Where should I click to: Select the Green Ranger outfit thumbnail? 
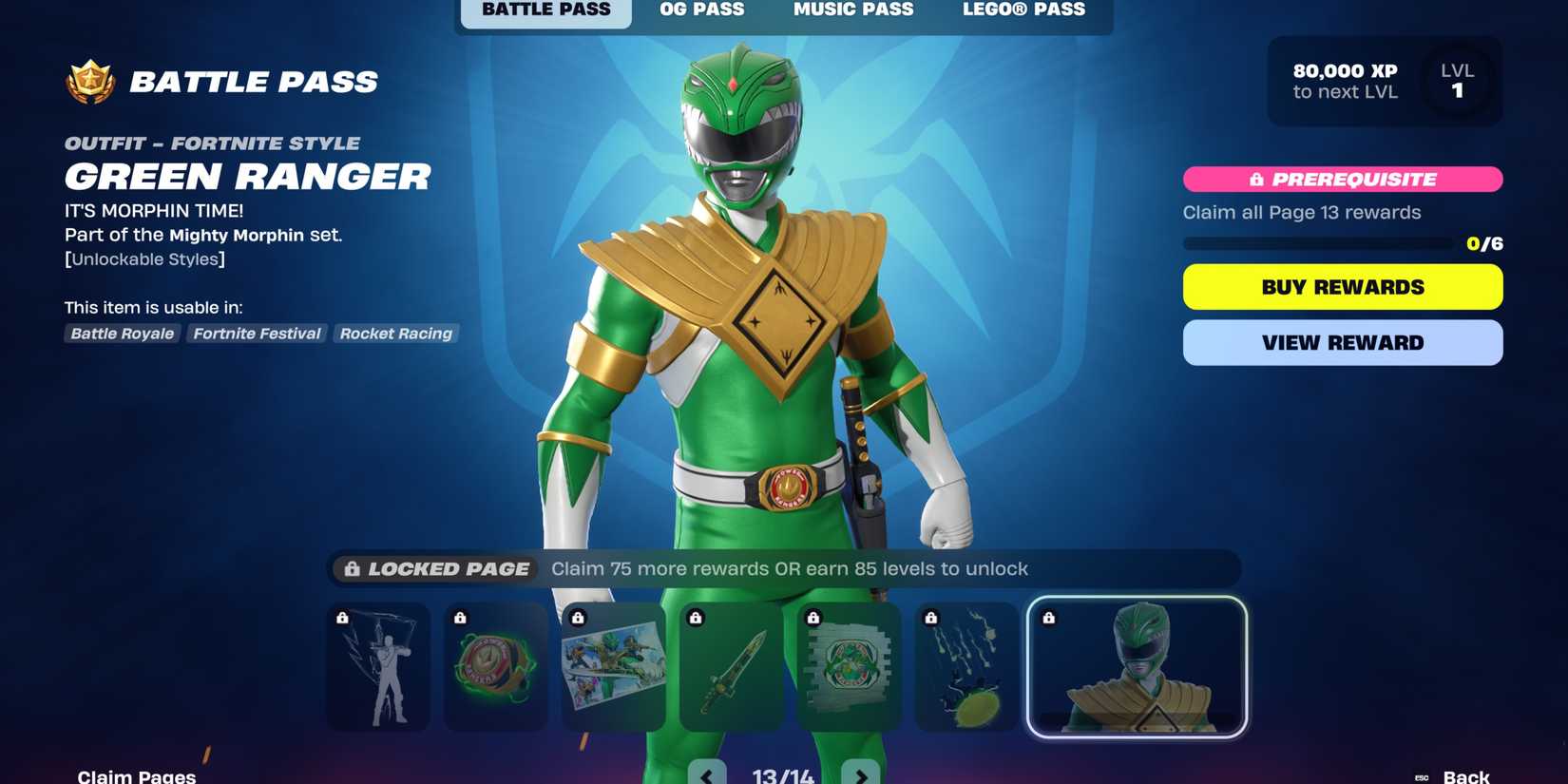coord(1137,666)
